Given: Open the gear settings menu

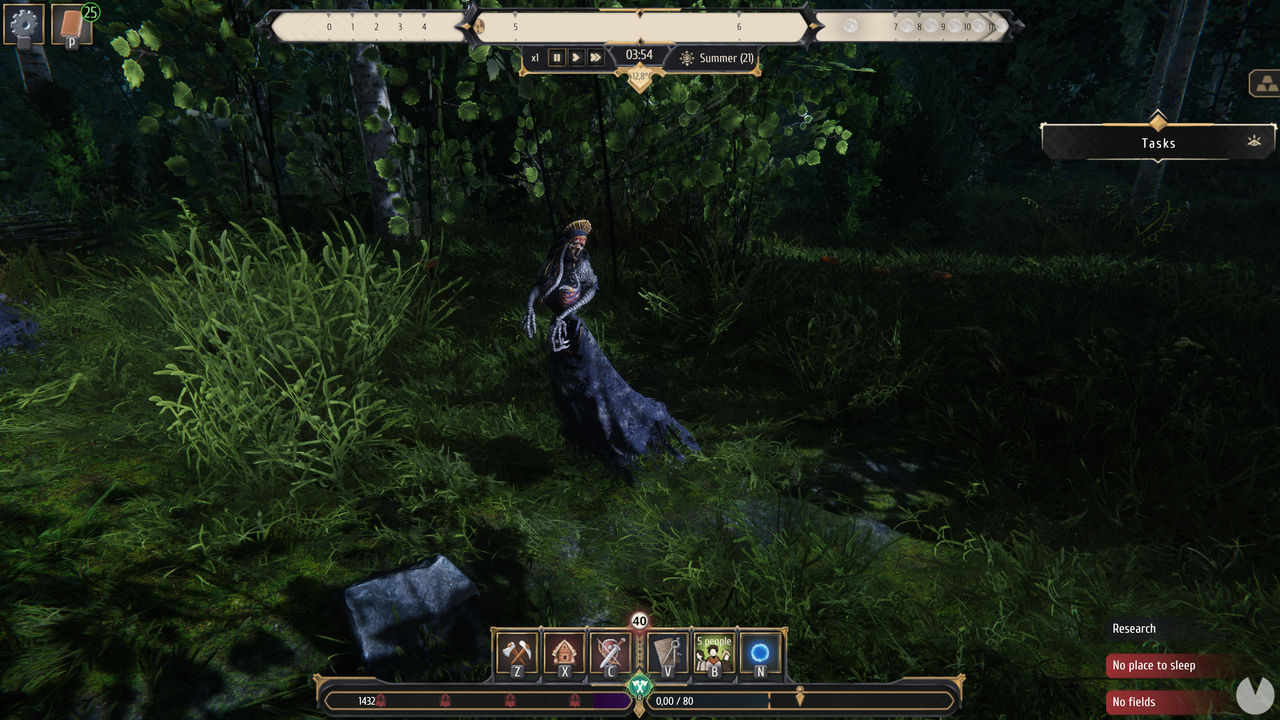Looking at the screenshot, I should click(24, 24).
